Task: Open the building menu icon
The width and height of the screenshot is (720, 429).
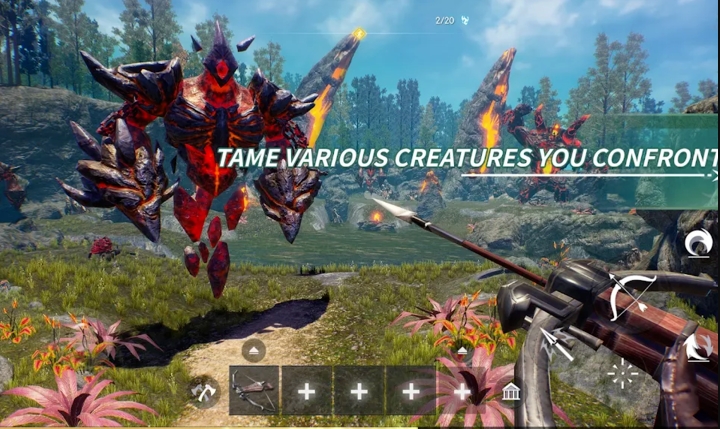Action: pyautogui.click(x=511, y=390)
